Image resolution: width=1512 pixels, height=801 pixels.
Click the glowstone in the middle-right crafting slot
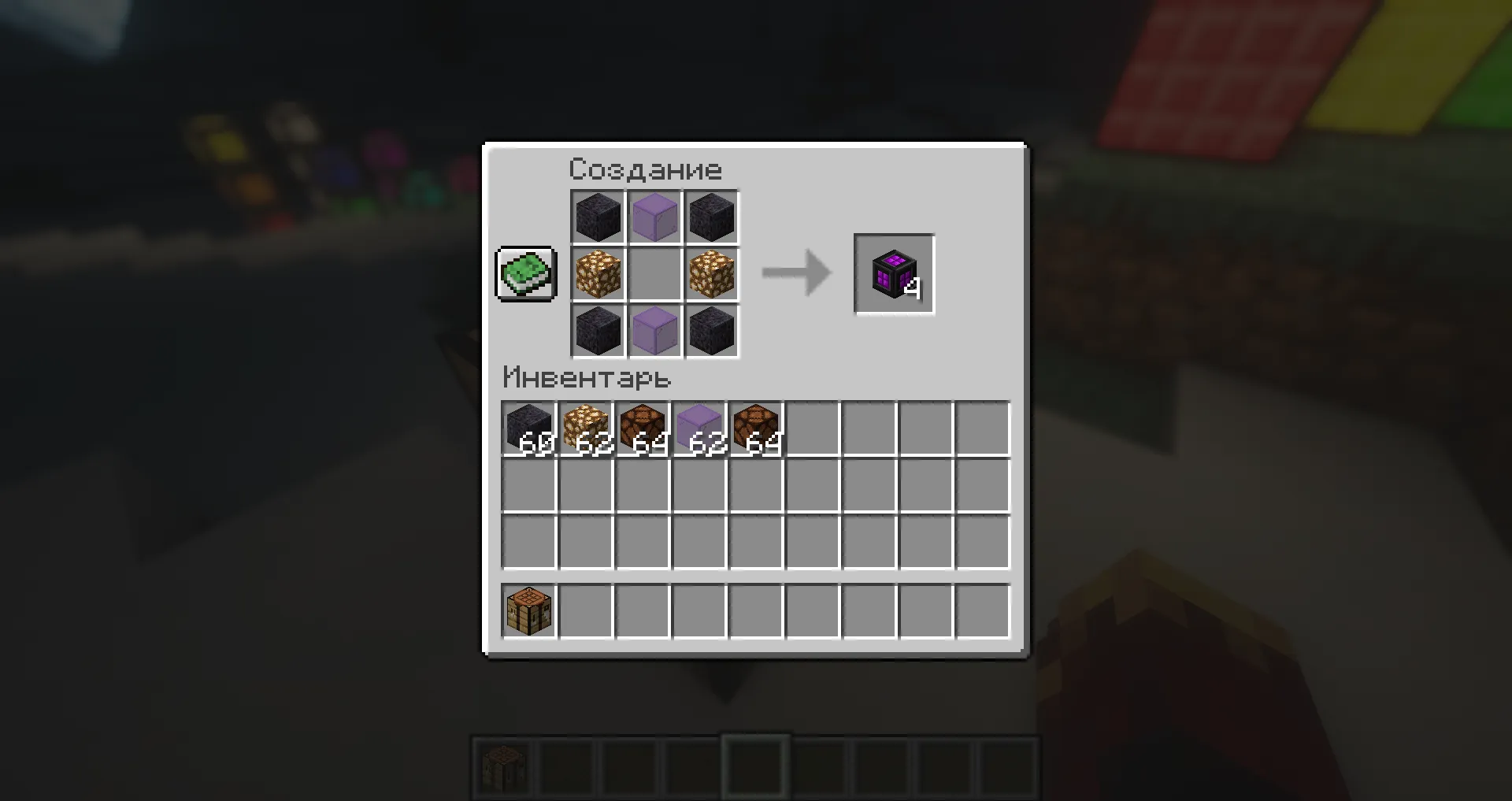click(710, 274)
